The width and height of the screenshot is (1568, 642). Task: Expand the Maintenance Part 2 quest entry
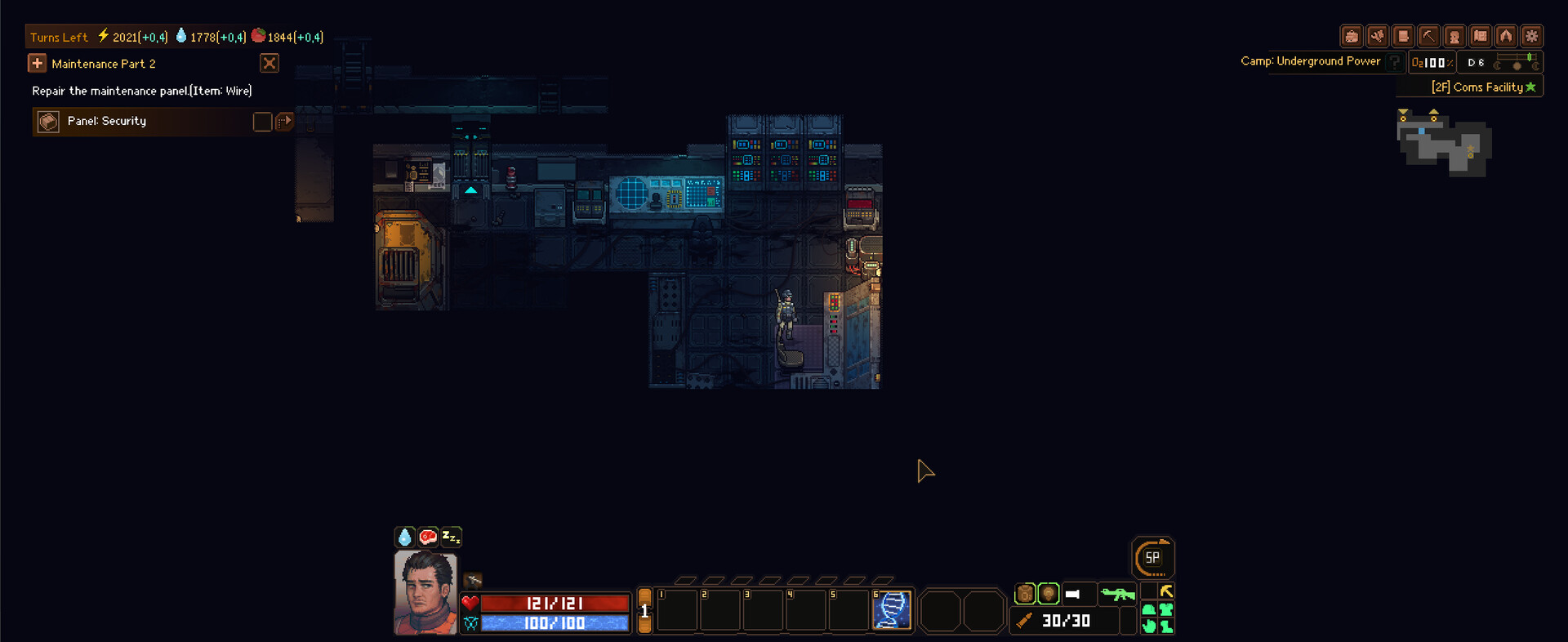click(37, 63)
